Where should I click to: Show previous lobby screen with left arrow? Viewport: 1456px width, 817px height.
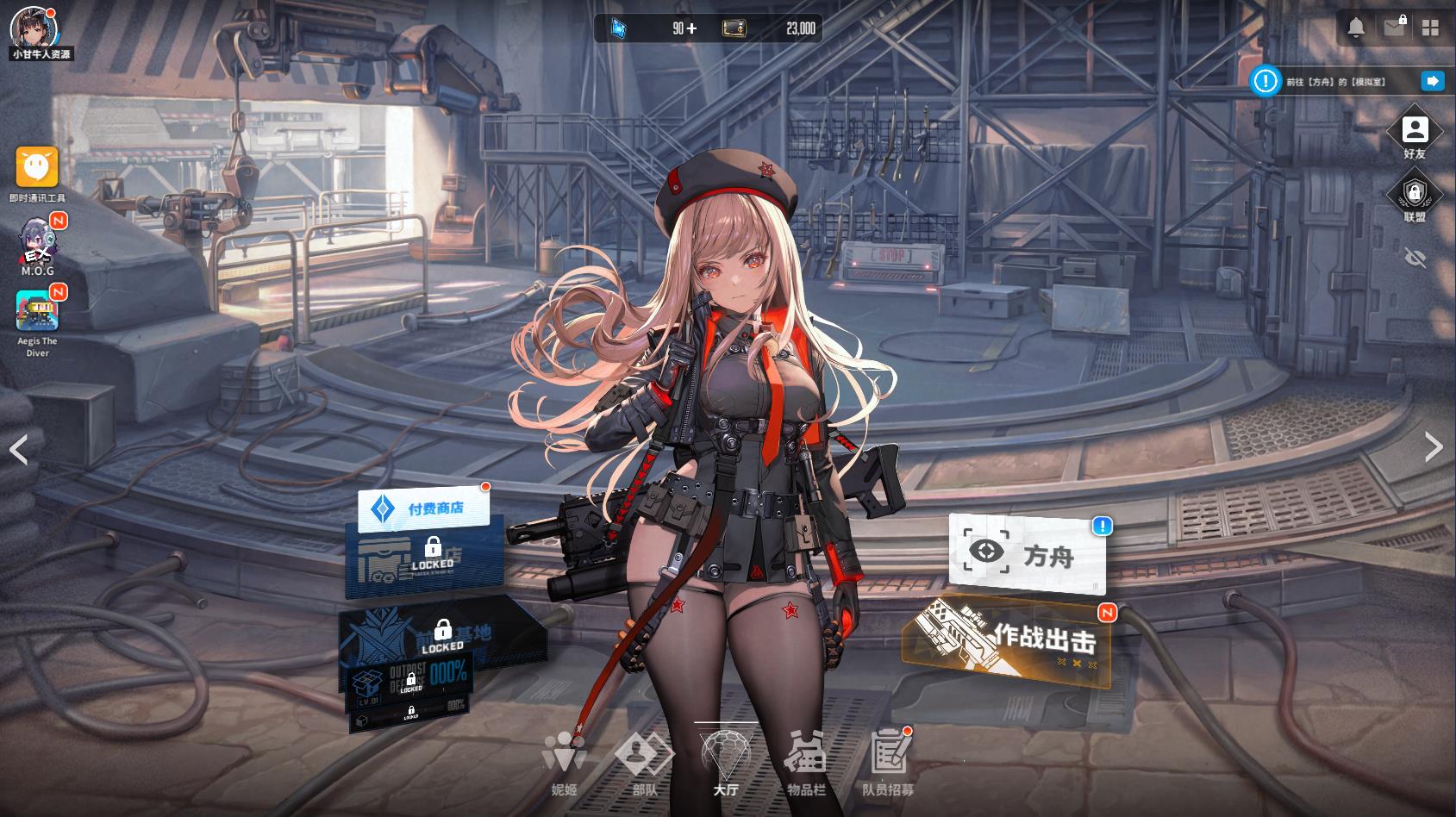coord(19,449)
